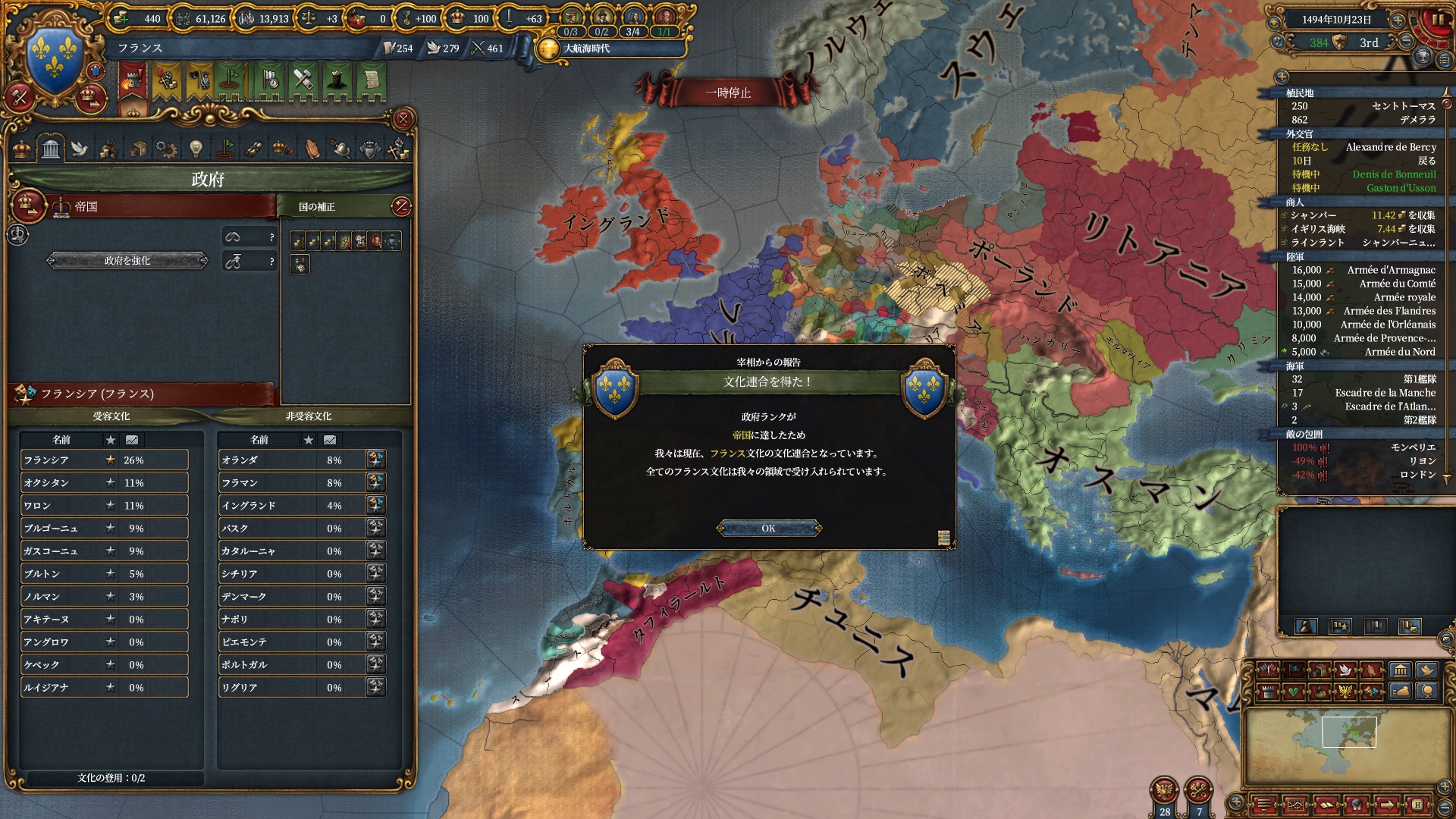
Task: Sort cultures by the 名前 column header
Action: [61, 440]
